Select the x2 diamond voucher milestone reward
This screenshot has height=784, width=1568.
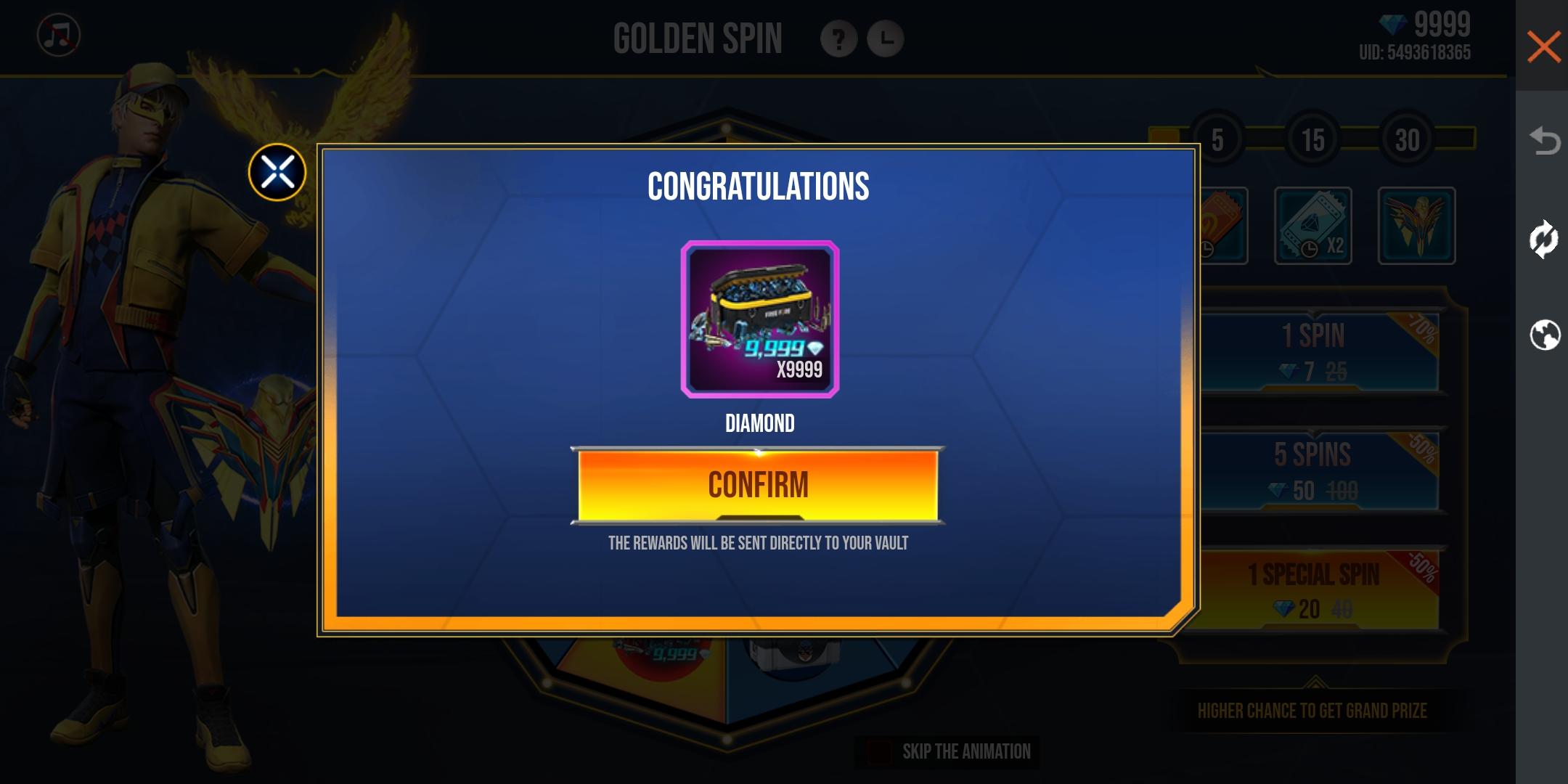(1312, 226)
